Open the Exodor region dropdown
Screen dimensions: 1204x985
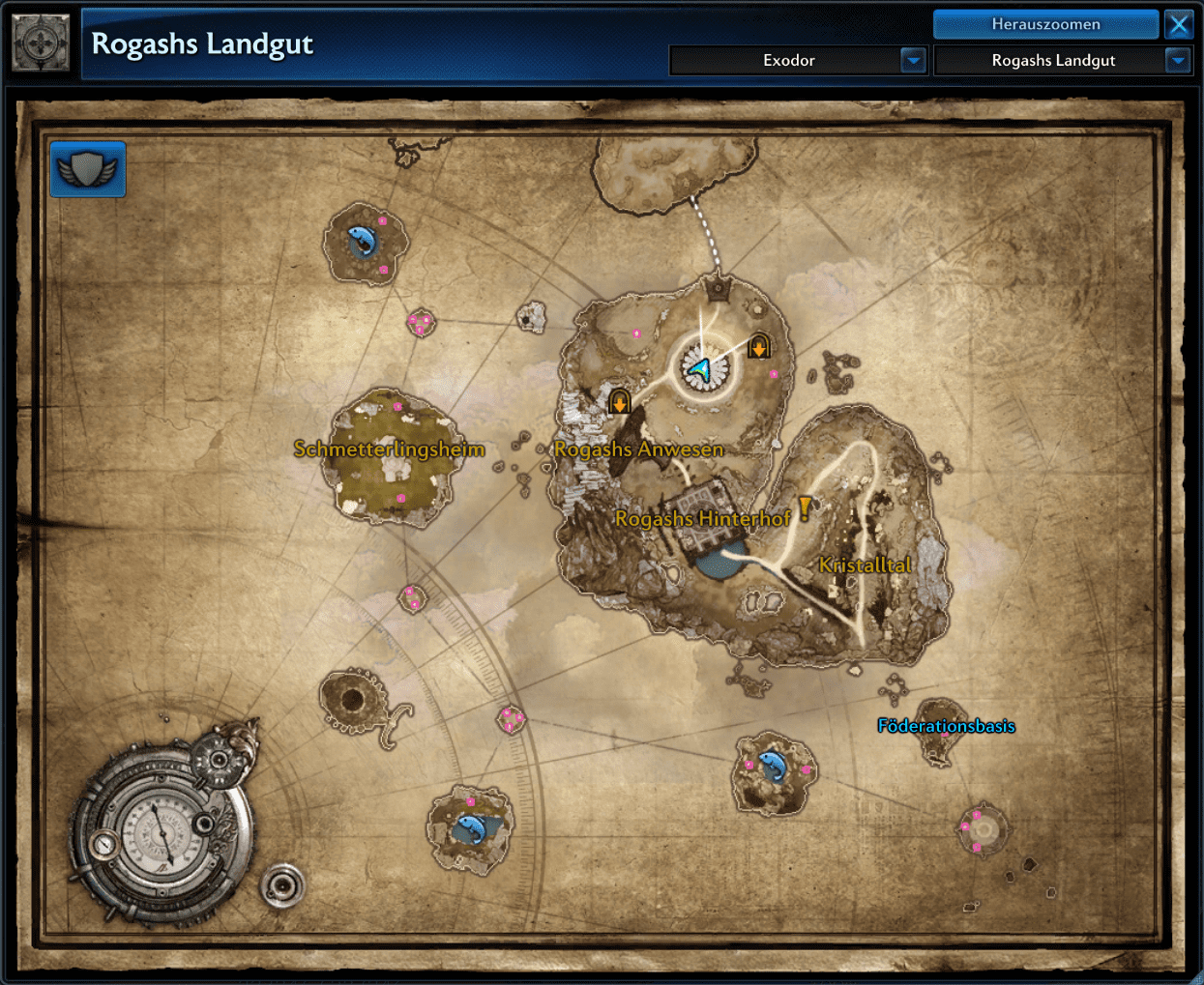tap(913, 60)
